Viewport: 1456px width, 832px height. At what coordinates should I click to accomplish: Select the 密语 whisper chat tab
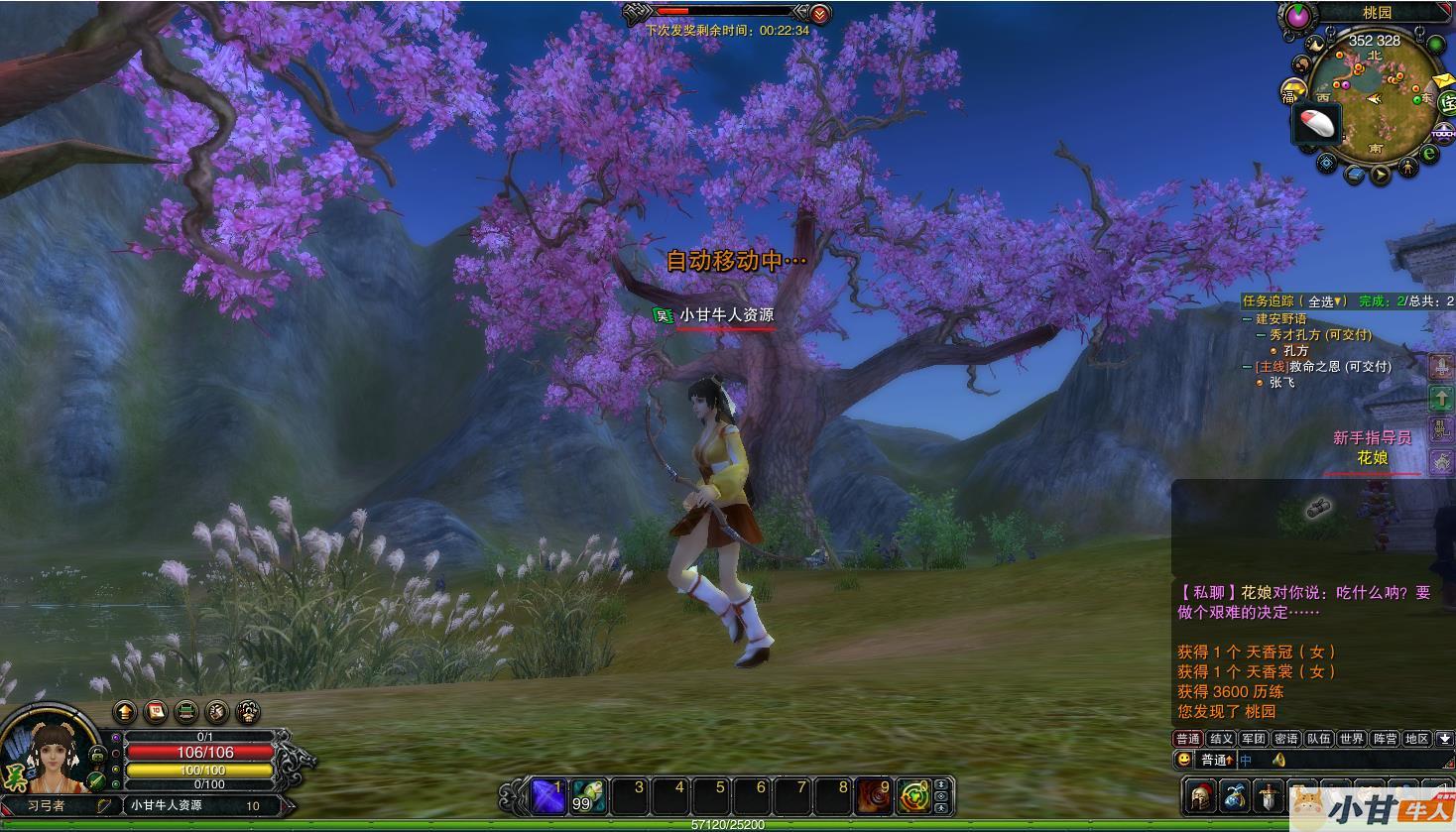point(1285,739)
